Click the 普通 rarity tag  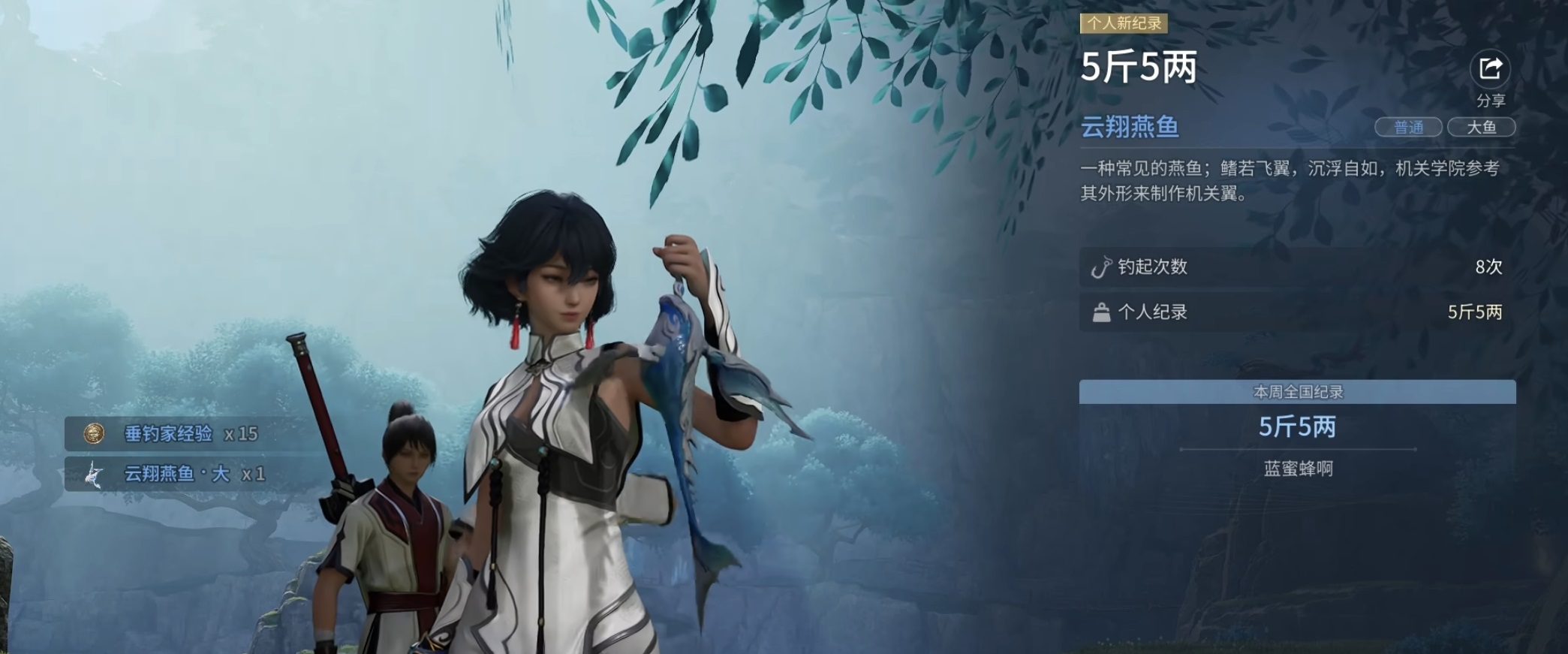[x=1408, y=128]
